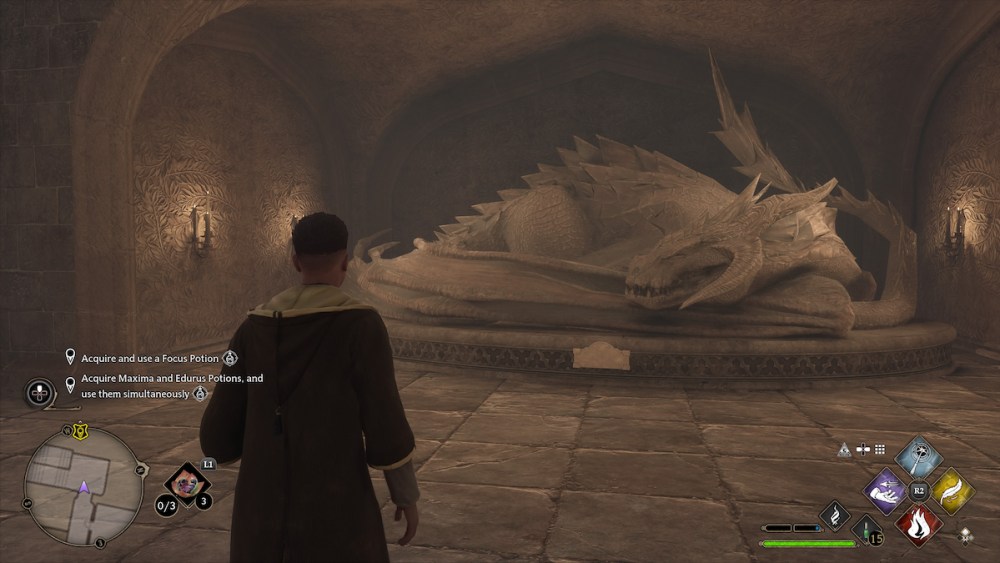Open the spell grid icon
Viewport: 1000px width, 563px height.
(x=880, y=450)
